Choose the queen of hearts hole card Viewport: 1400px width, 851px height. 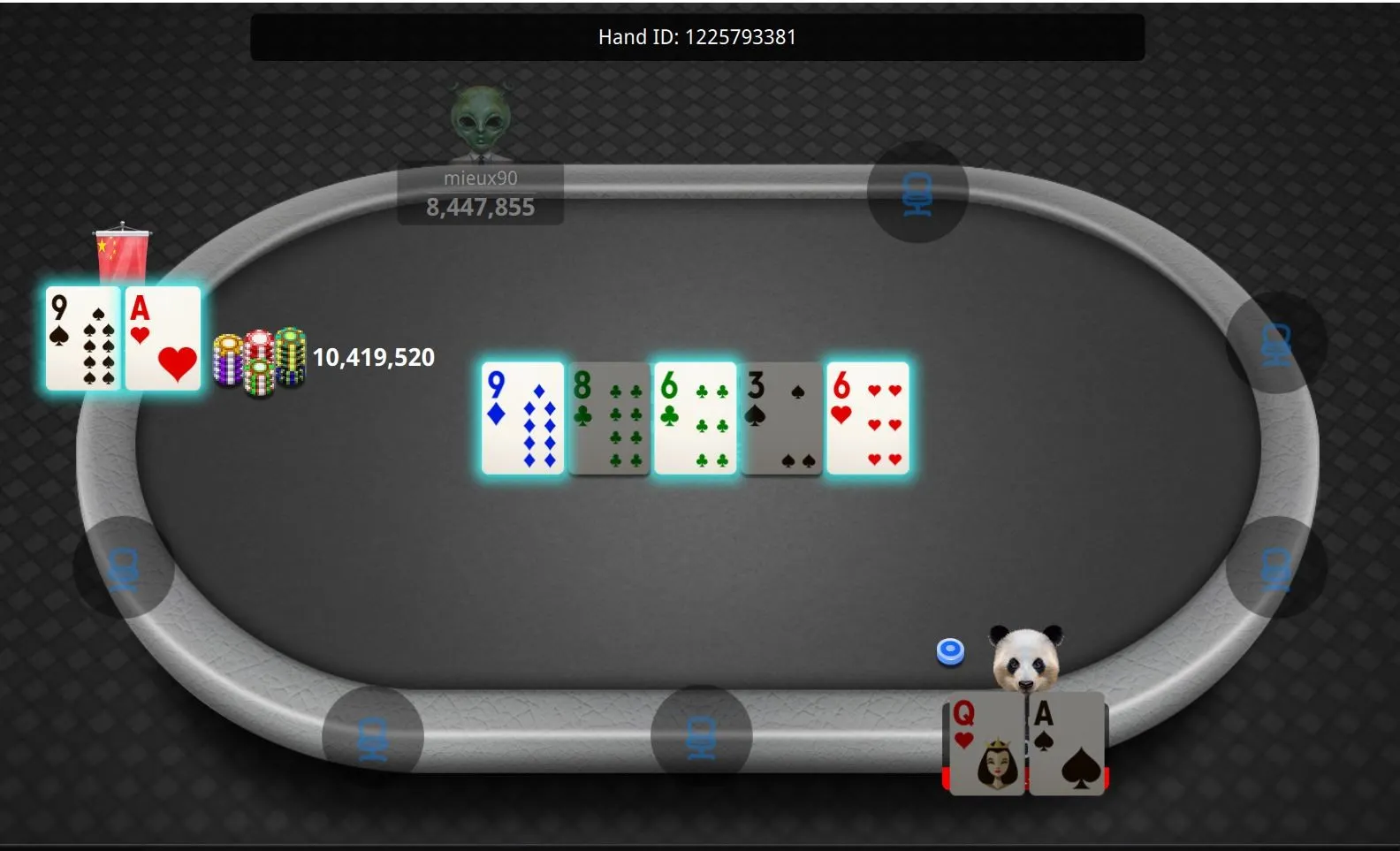coord(986,744)
